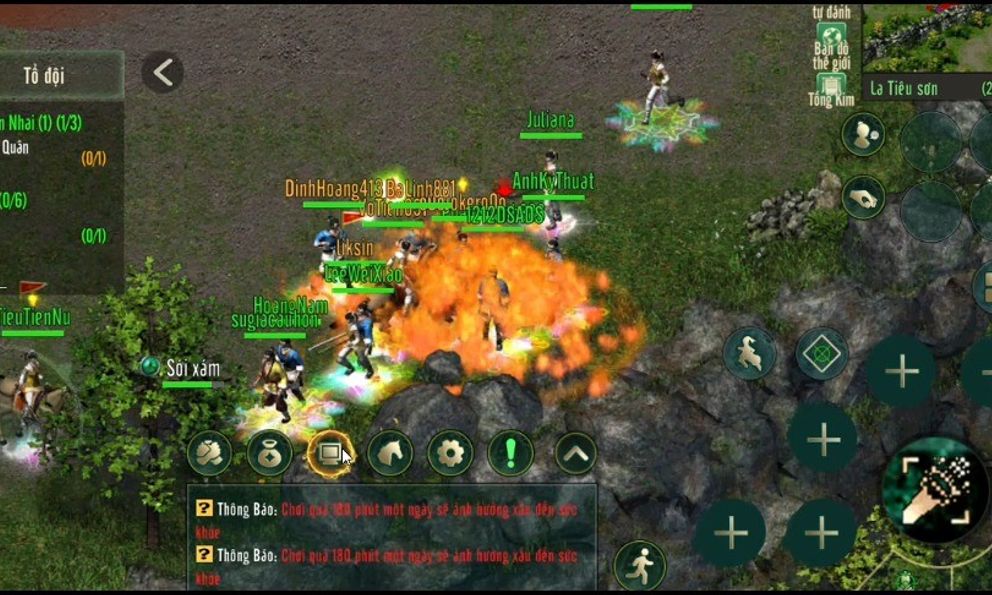Toggle the running man sprint button
Viewport: 992px width, 595px height.
coord(639,565)
